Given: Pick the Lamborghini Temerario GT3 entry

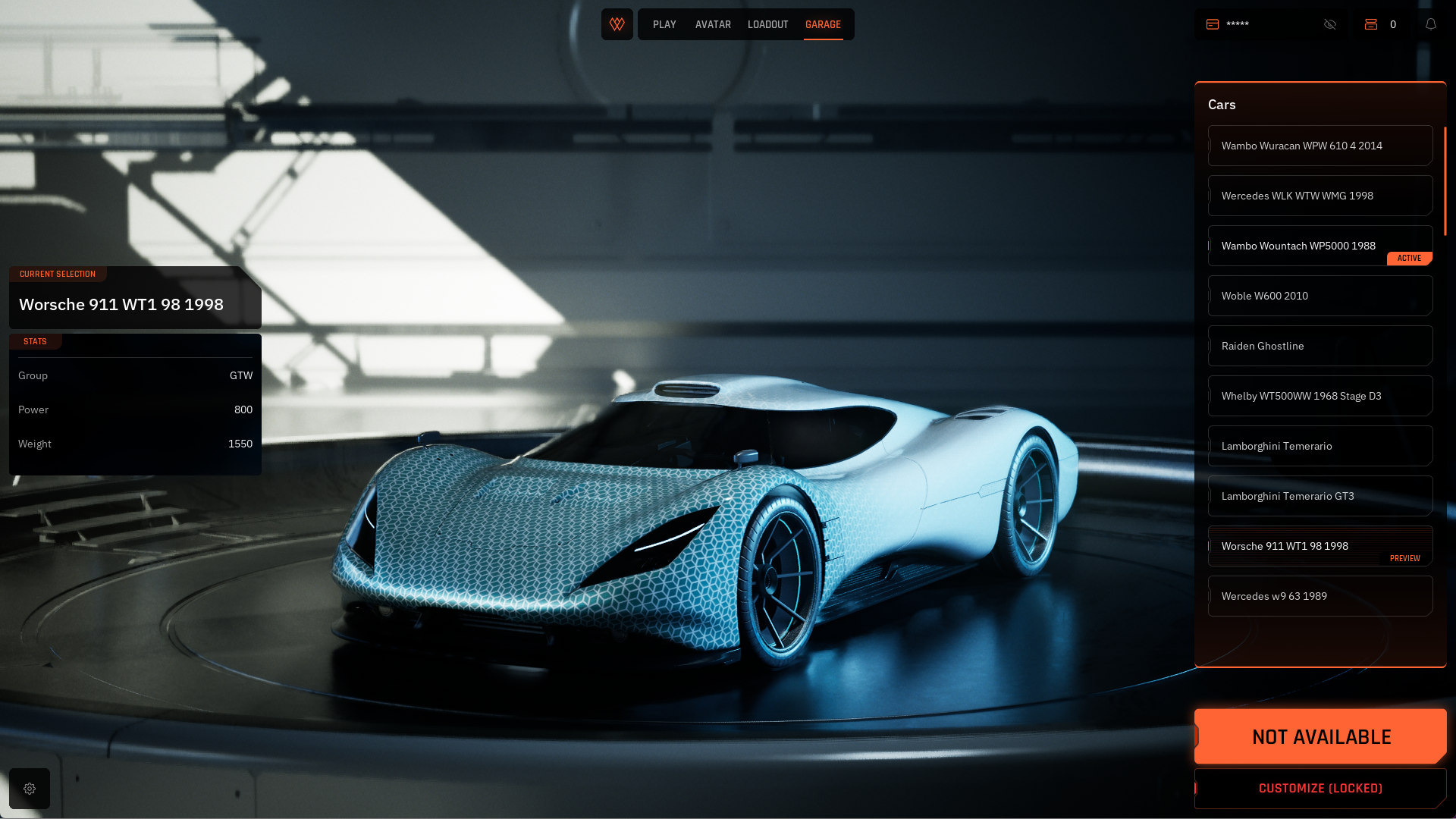Looking at the screenshot, I should pyautogui.click(x=1319, y=496).
